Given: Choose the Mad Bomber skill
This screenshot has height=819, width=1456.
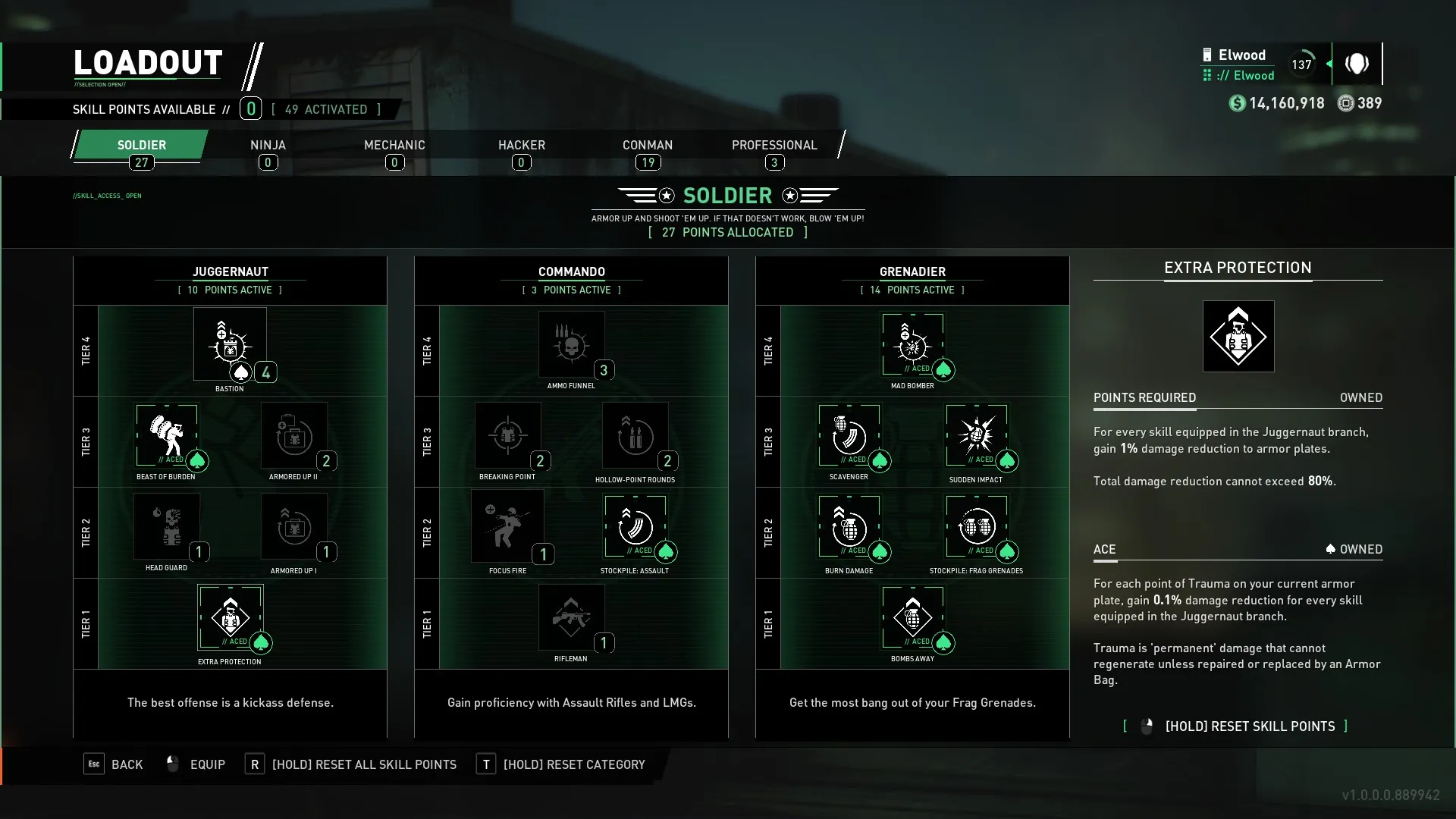Looking at the screenshot, I should click(x=912, y=345).
